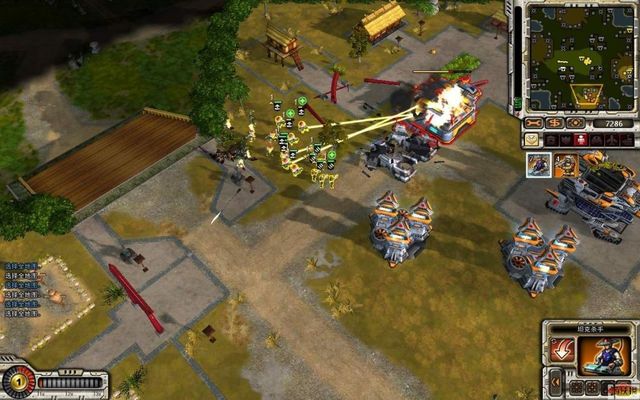The image size is (640, 400).
Task: Select the first blue-toned infantry build icon
Action: 539,164
